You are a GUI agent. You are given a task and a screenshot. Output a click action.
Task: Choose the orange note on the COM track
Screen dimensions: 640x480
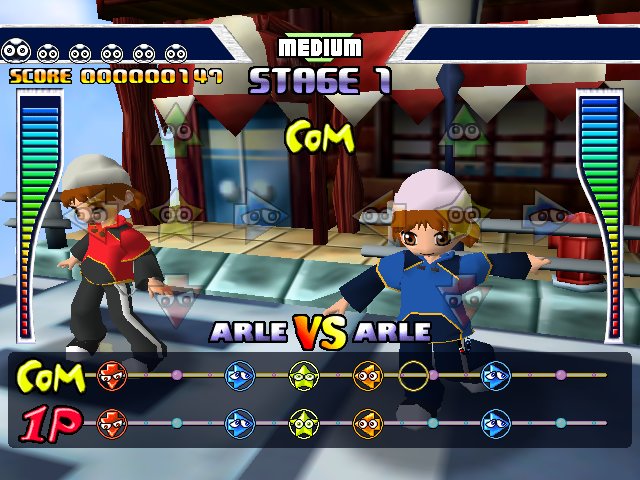coord(367,376)
